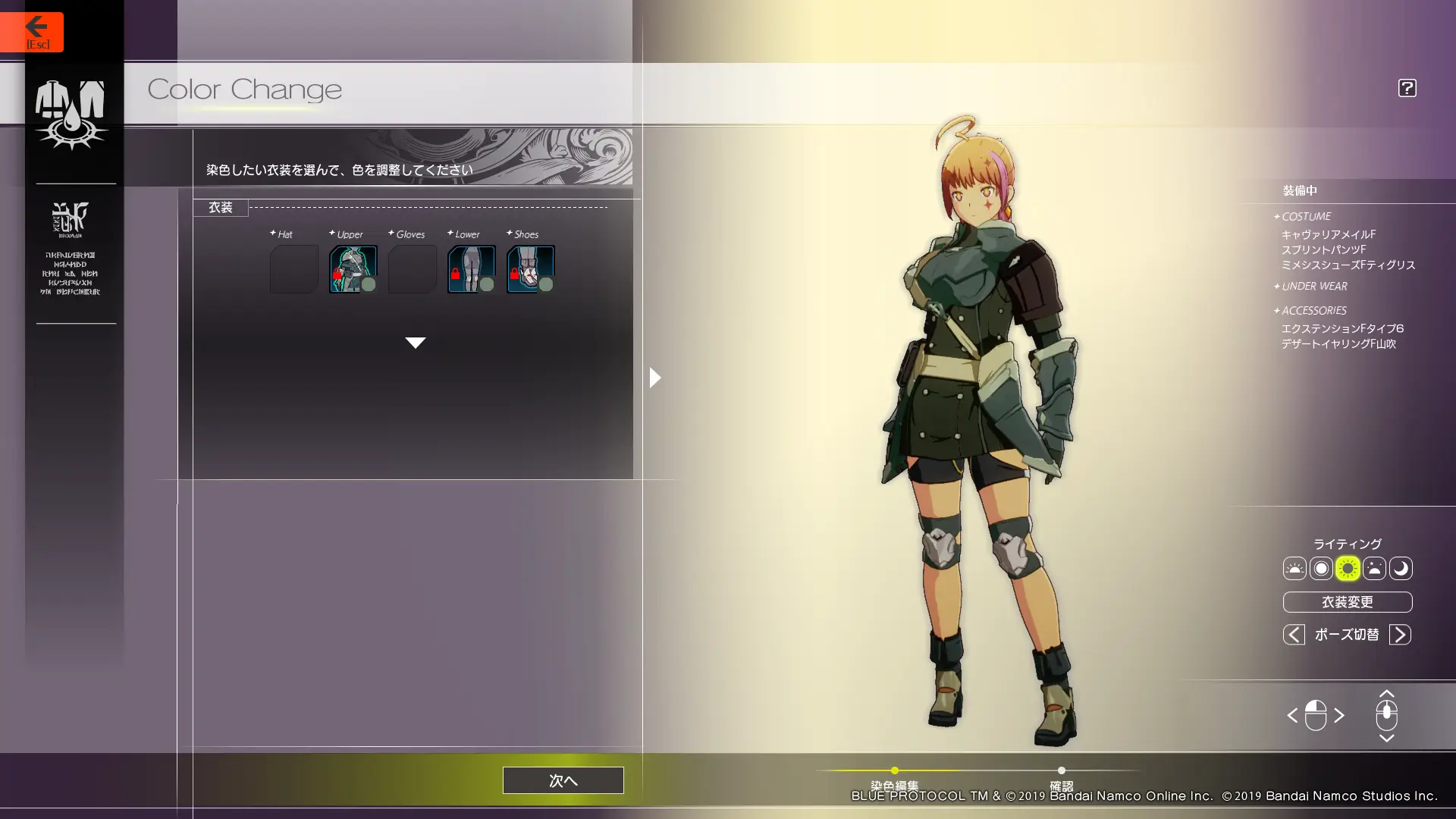Open the help question mark icon
Viewport: 1456px width, 819px height.
(x=1407, y=88)
